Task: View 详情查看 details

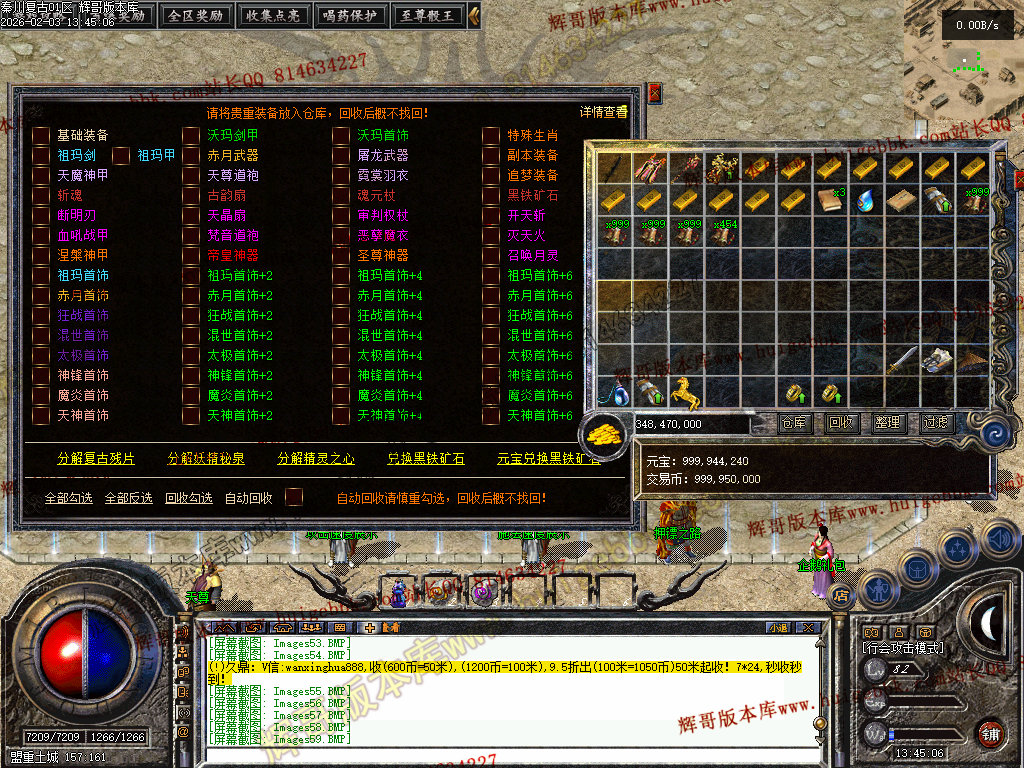Action: pyautogui.click(x=604, y=112)
